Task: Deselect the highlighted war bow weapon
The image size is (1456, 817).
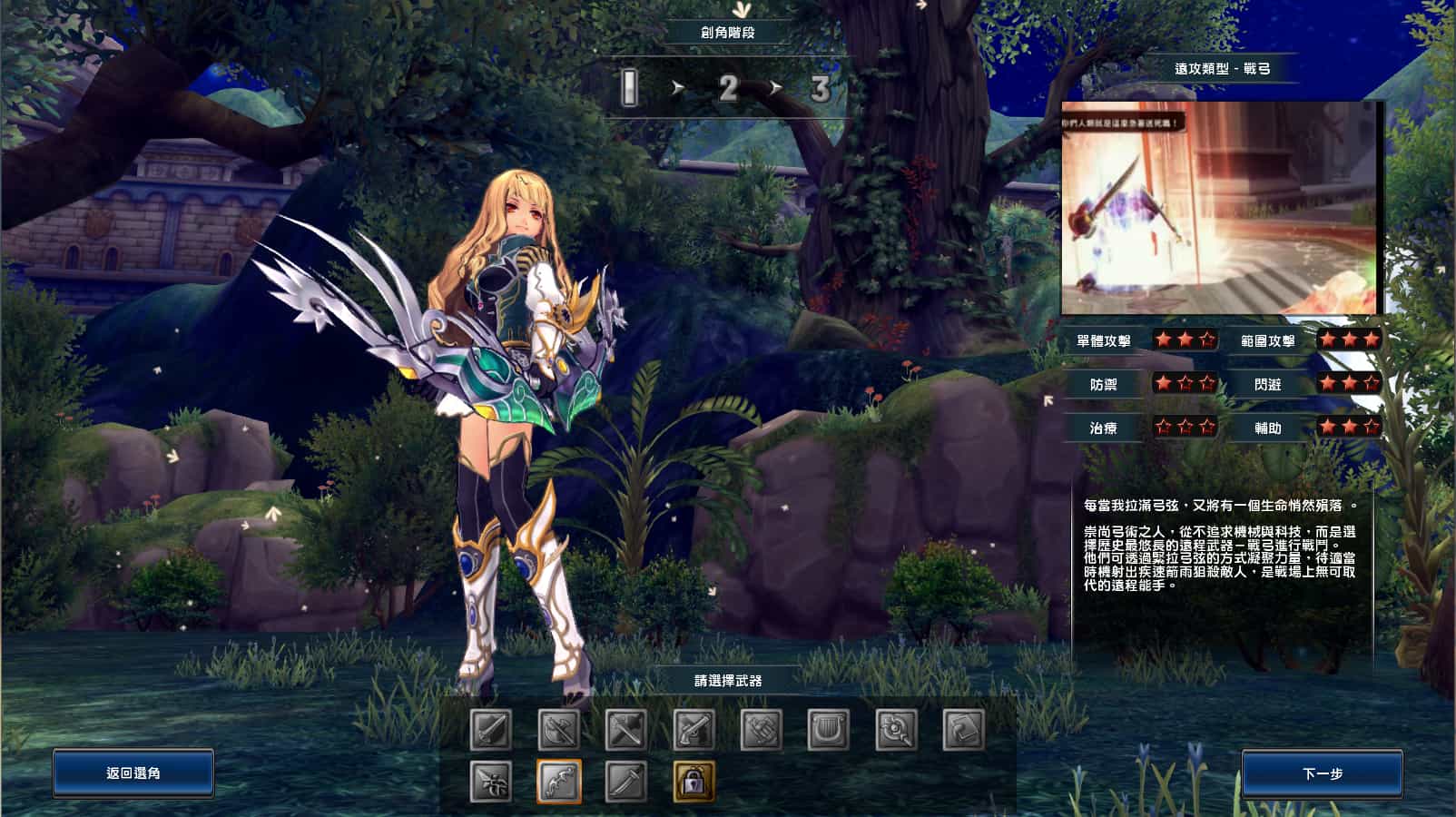Action: click(558, 779)
